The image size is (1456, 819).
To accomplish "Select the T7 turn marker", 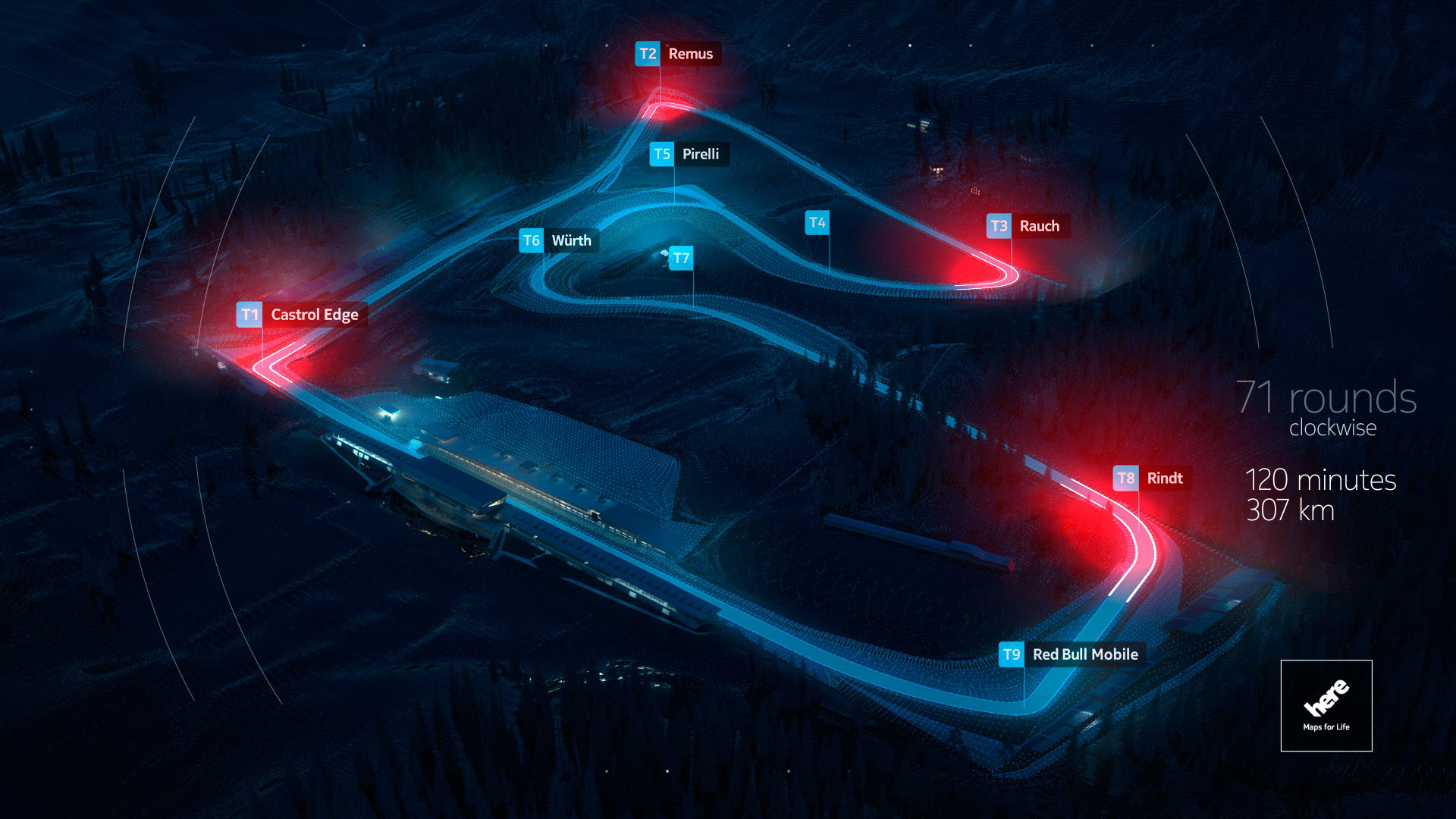I will click(x=681, y=259).
